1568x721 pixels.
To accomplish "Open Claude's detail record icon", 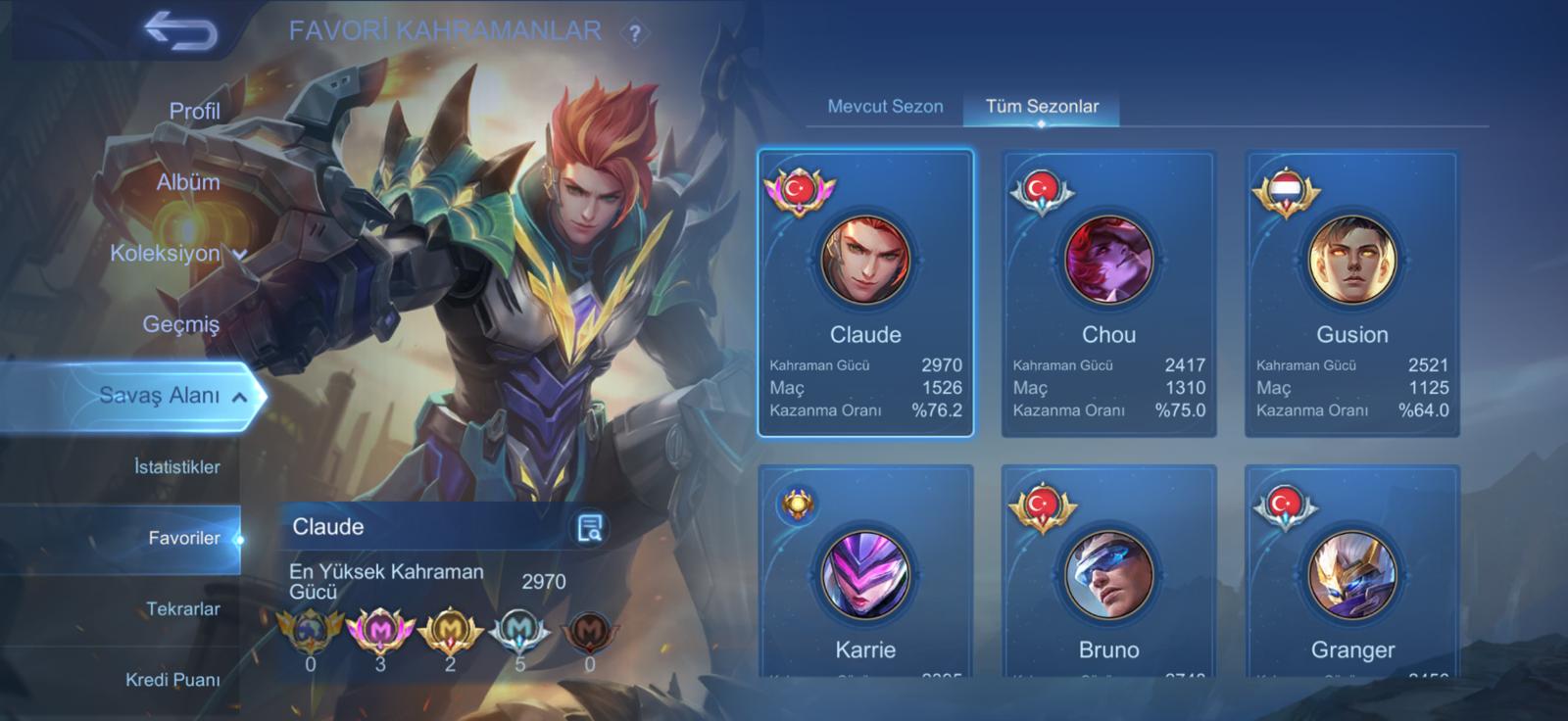I will (x=589, y=528).
